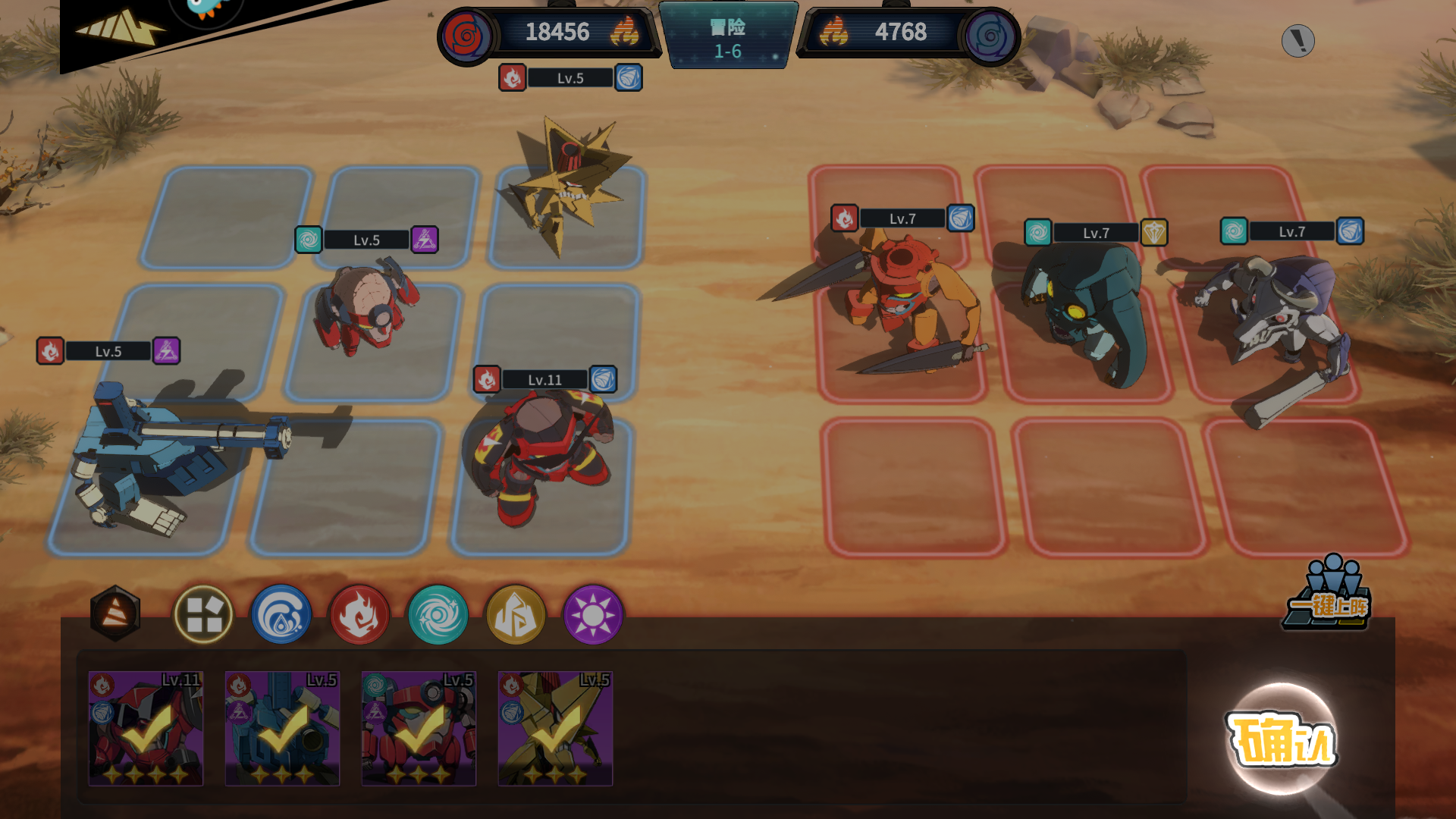Filter units by purple light element
The width and height of the screenshot is (1456, 819).
coord(594,614)
